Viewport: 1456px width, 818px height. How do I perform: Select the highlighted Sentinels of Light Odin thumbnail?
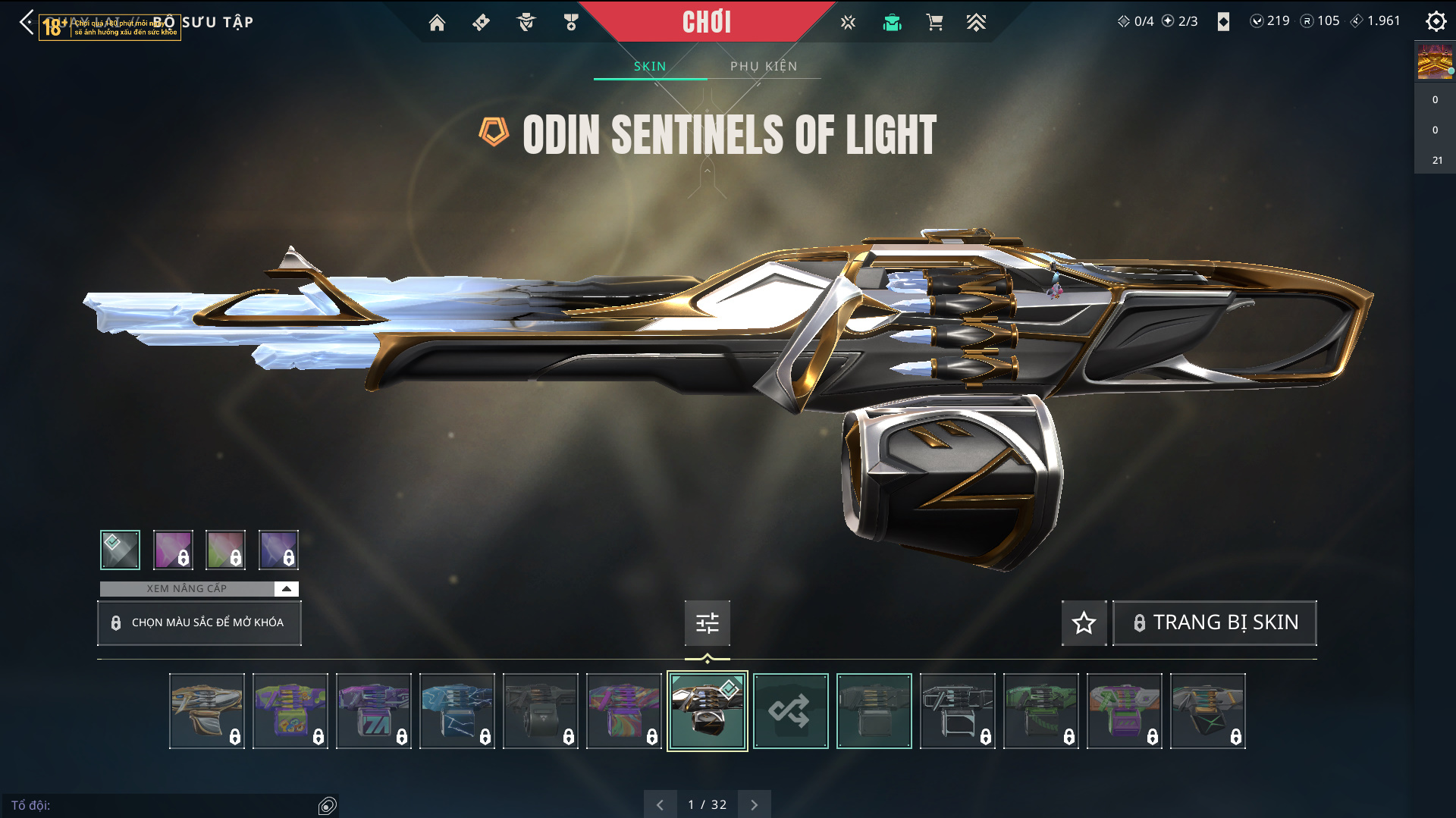click(707, 711)
